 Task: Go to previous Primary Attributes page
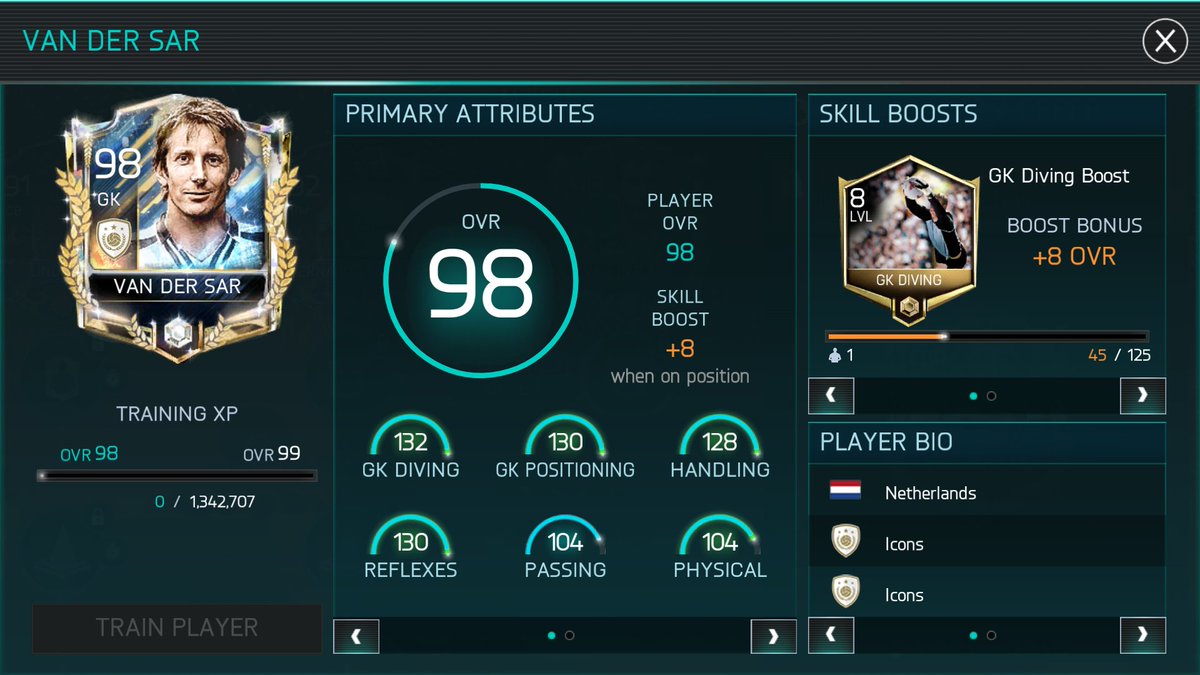point(356,636)
